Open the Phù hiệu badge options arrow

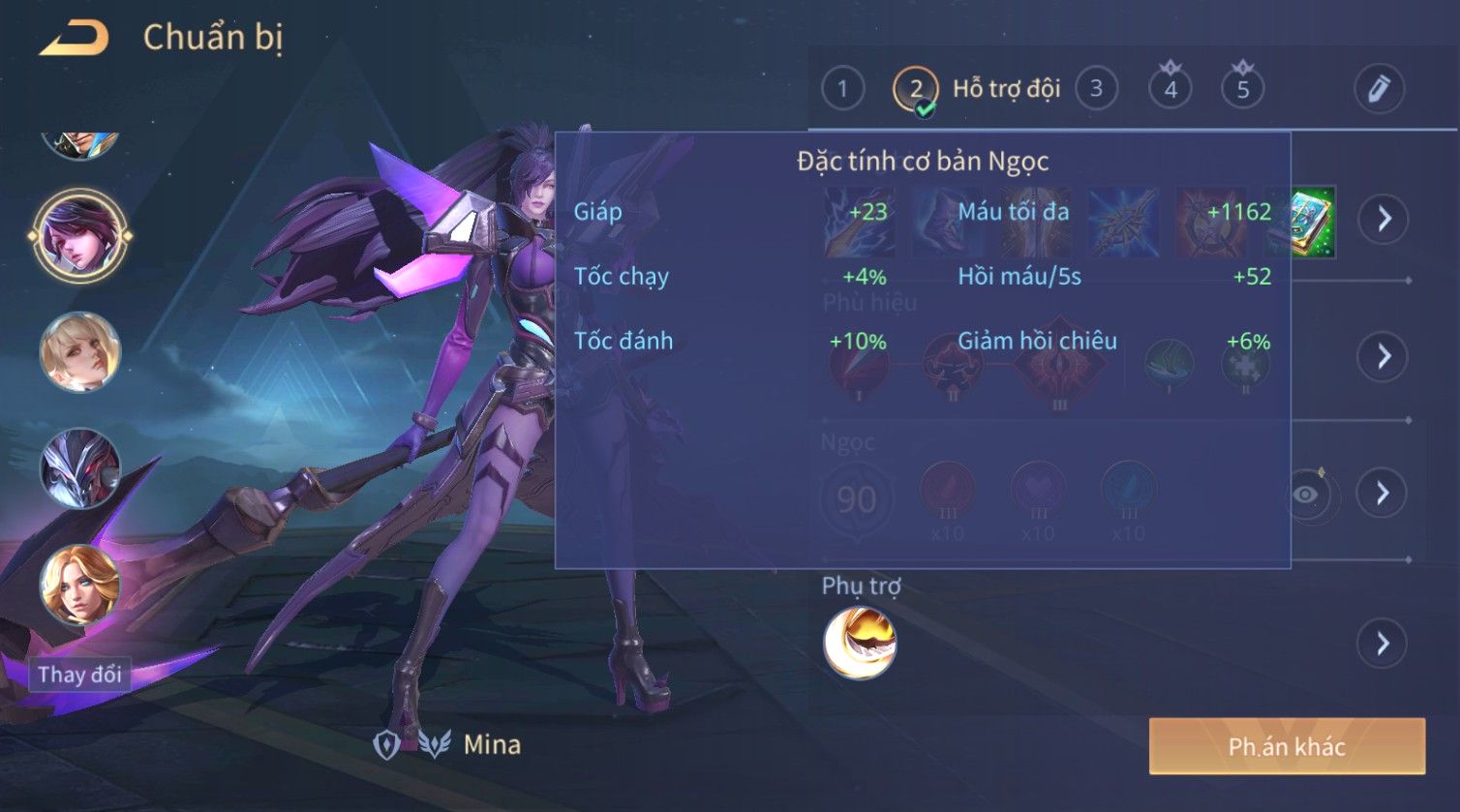tap(1383, 356)
